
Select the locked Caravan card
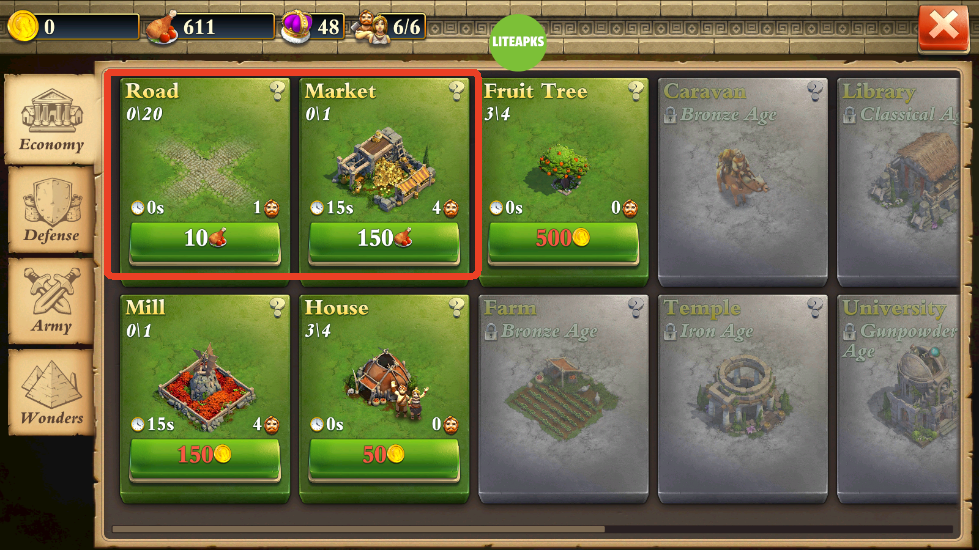click(x=742, y=180)
